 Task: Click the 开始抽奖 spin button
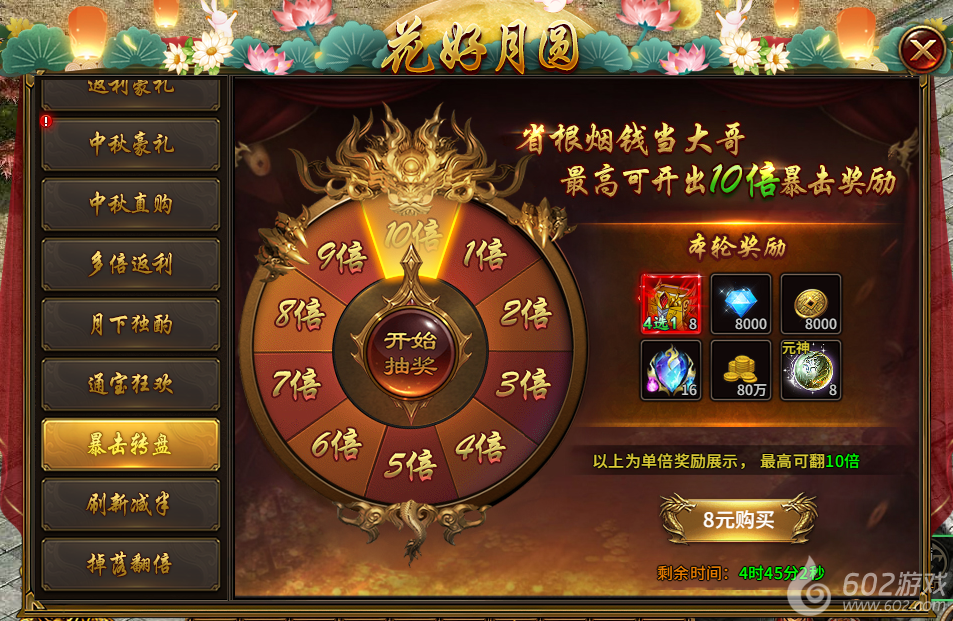point(411,352)
